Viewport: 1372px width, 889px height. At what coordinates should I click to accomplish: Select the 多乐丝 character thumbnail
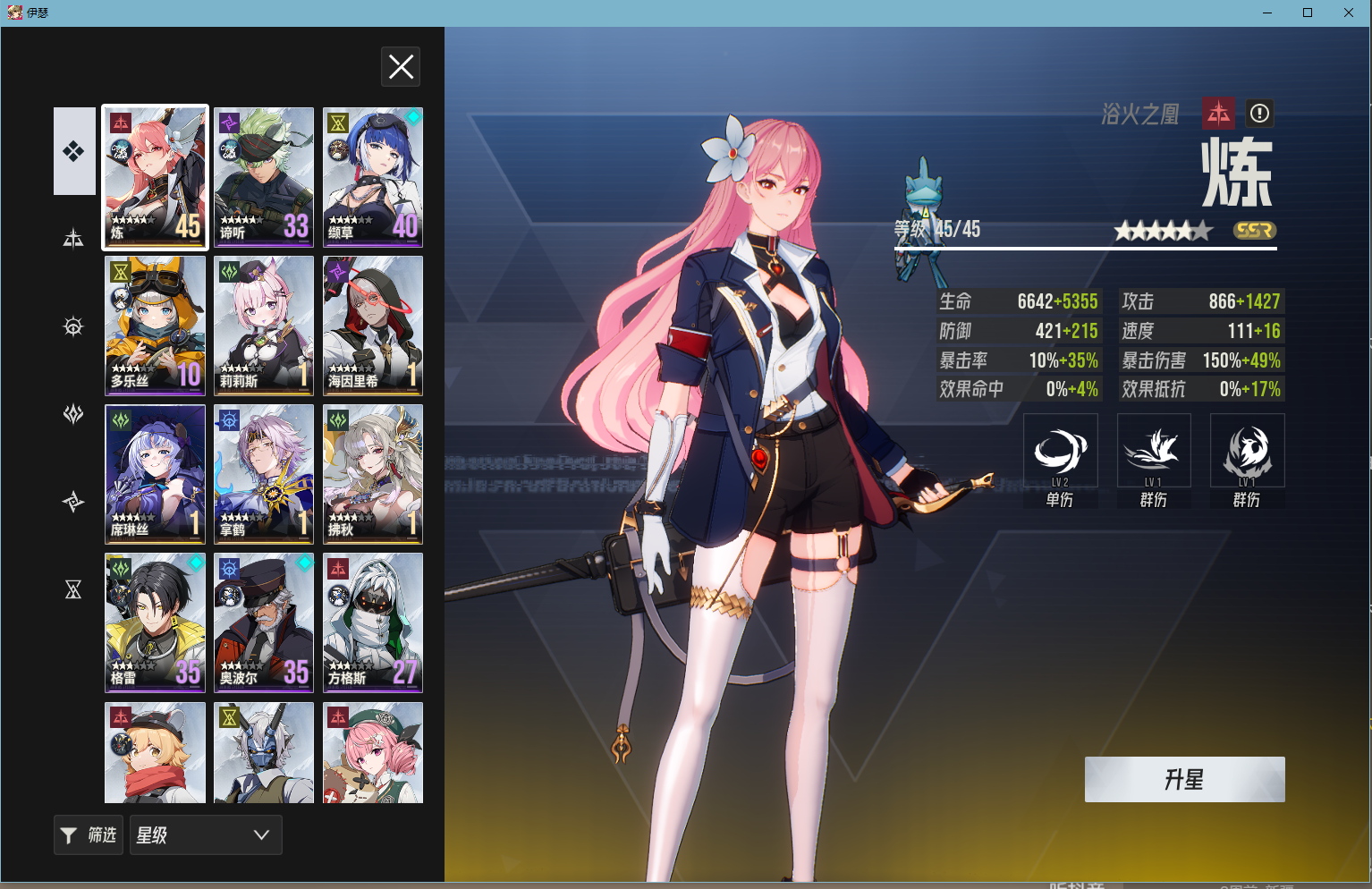tap(155, 326)
